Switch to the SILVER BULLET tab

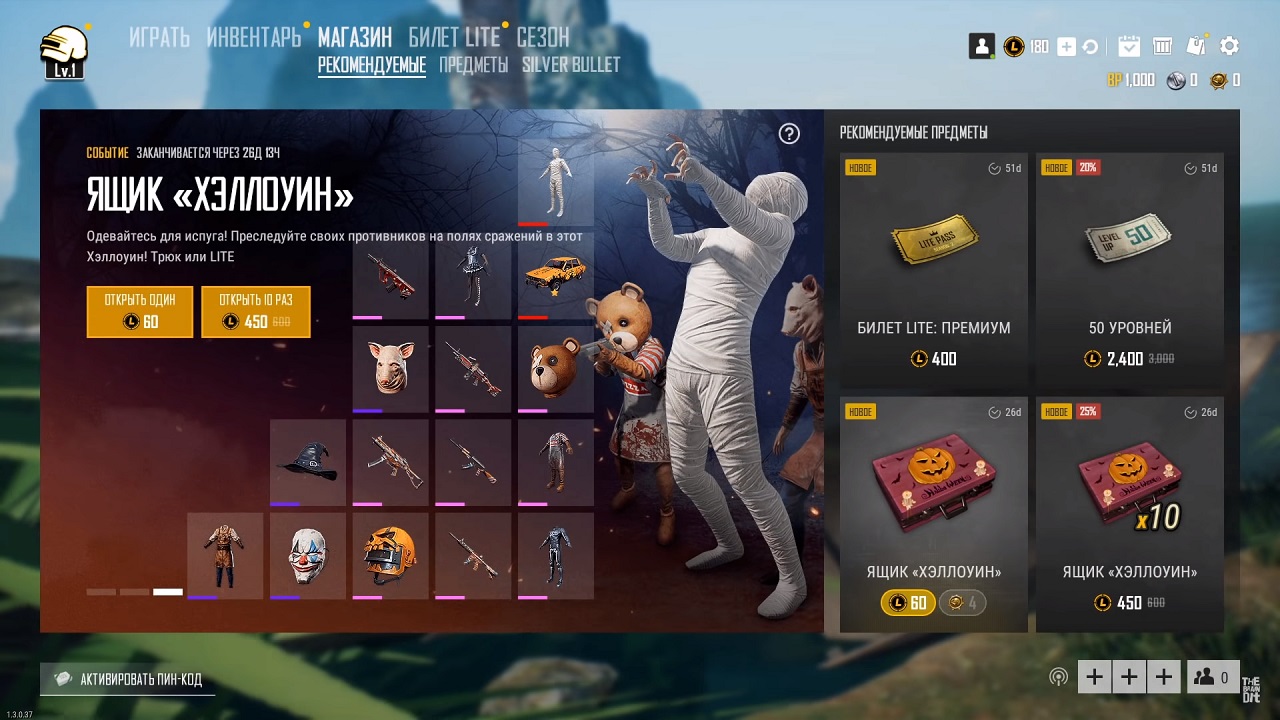tap(571, 65)
